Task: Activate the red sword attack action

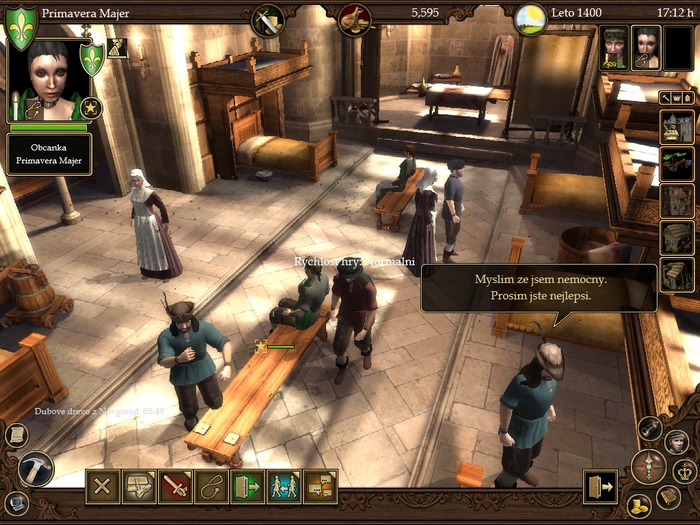Action: pyautogui.click(x=175, y=487)
